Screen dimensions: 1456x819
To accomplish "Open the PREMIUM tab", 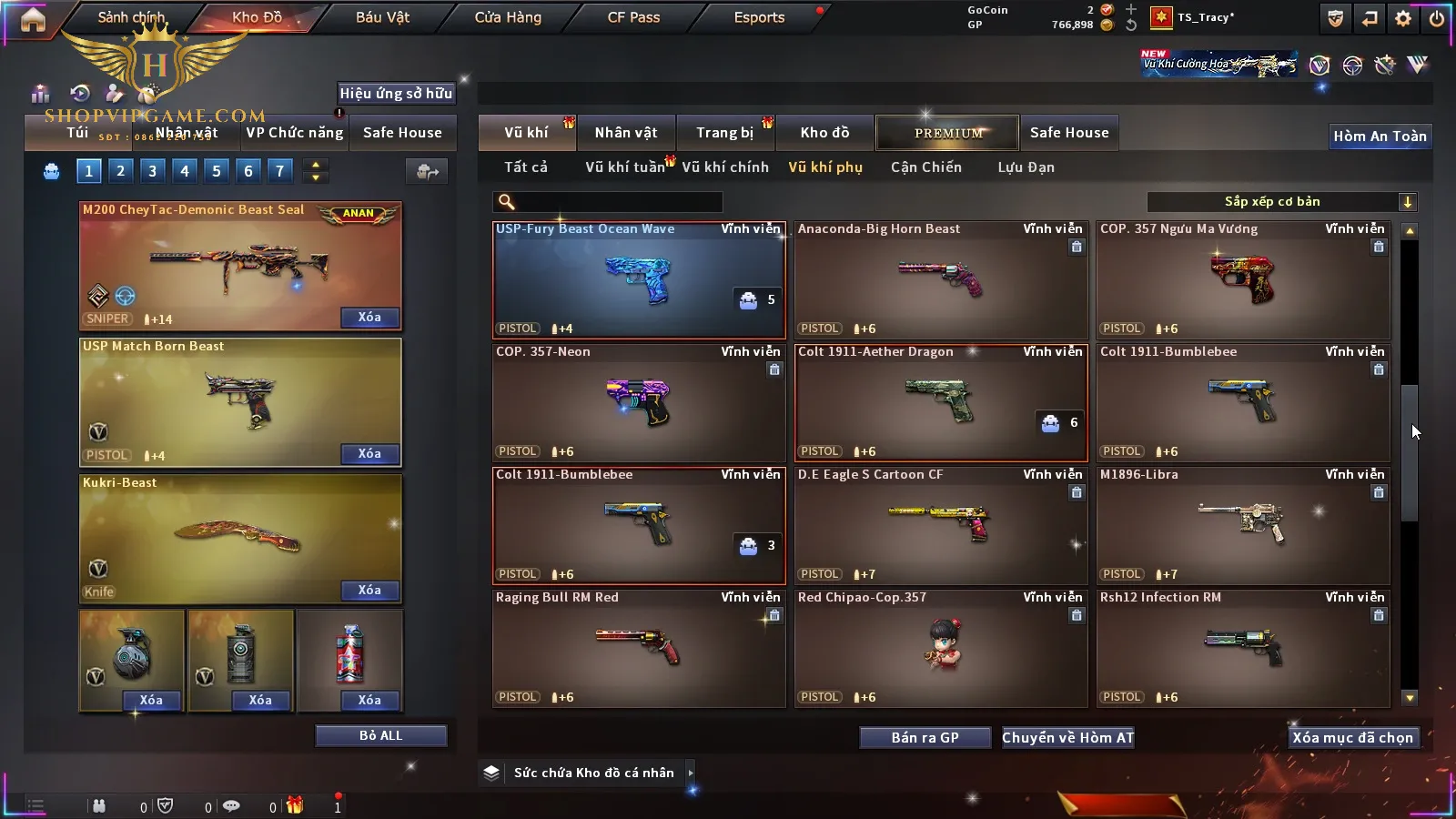I will [x=947, y=133].
